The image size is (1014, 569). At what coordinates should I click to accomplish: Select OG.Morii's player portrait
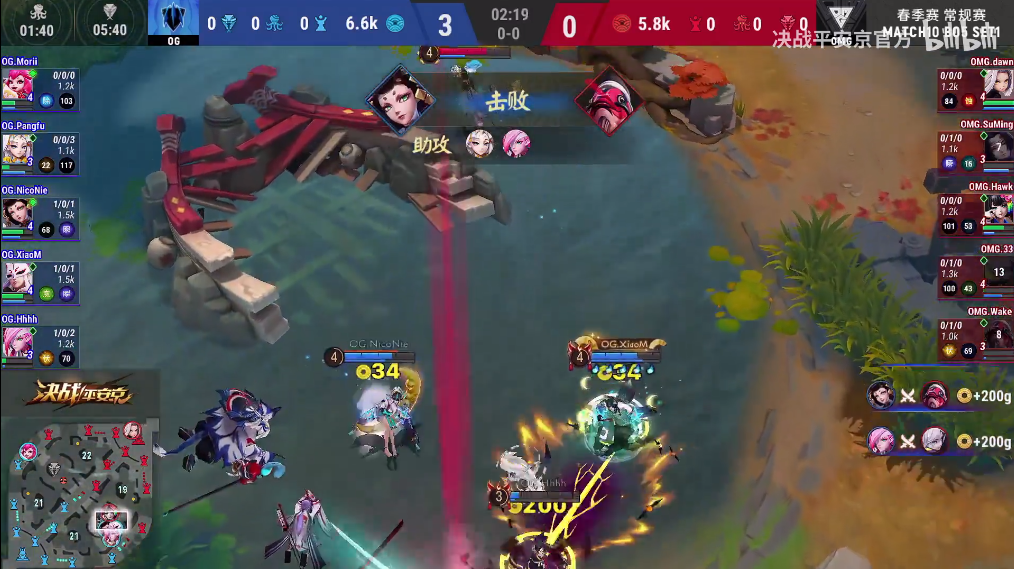[16, 85]
